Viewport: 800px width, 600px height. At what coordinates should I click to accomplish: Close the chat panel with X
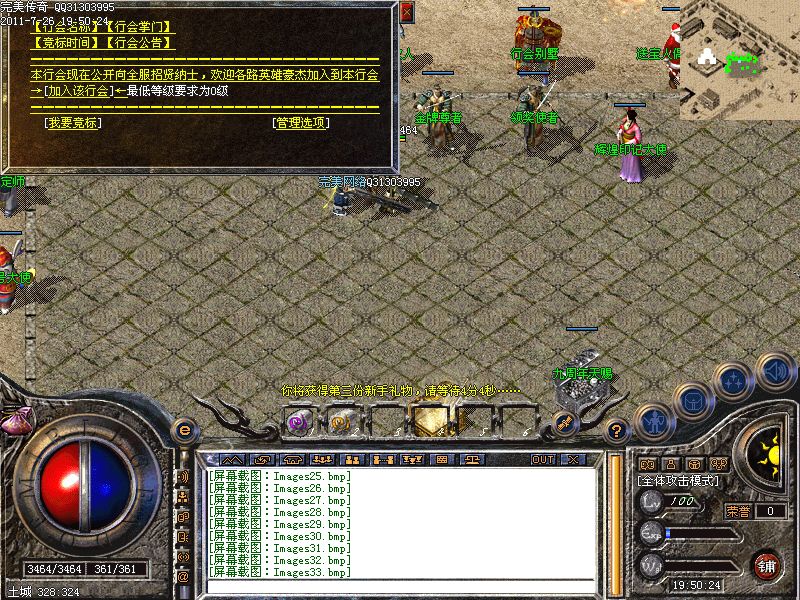[x=572, y=459]
